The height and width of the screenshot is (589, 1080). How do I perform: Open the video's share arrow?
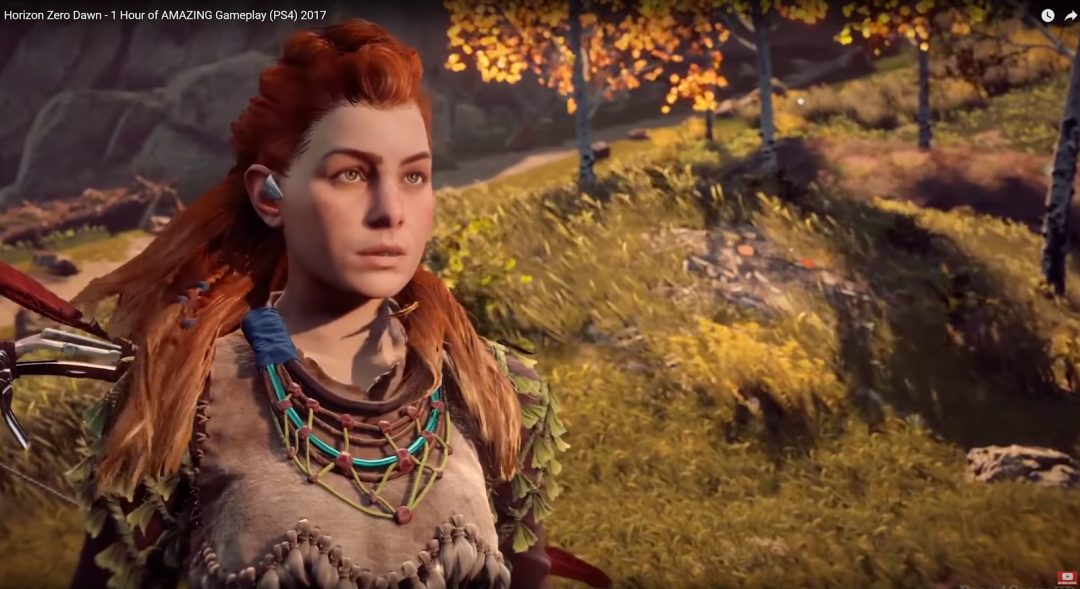pos(1070,15)
